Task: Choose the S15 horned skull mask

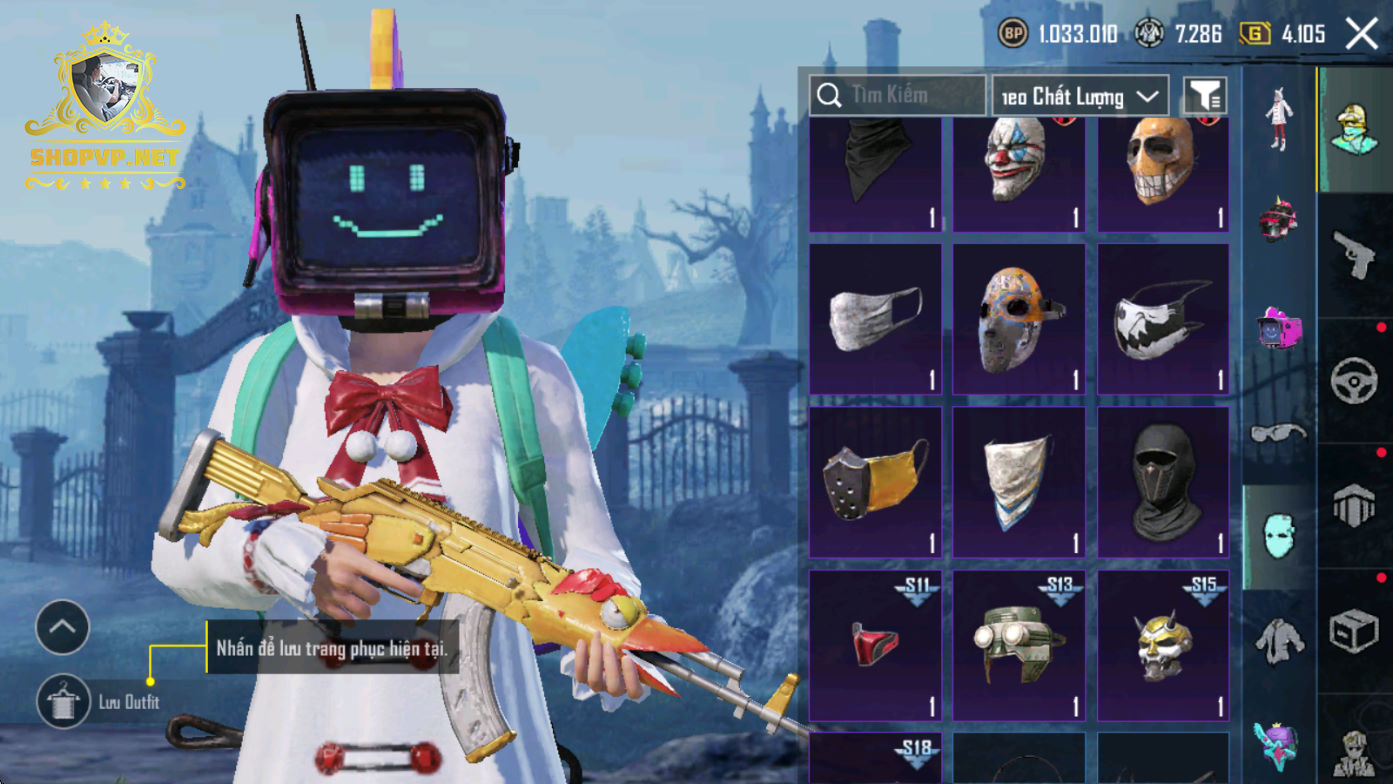Action: pyautogui.click(x=1163, y=645)
